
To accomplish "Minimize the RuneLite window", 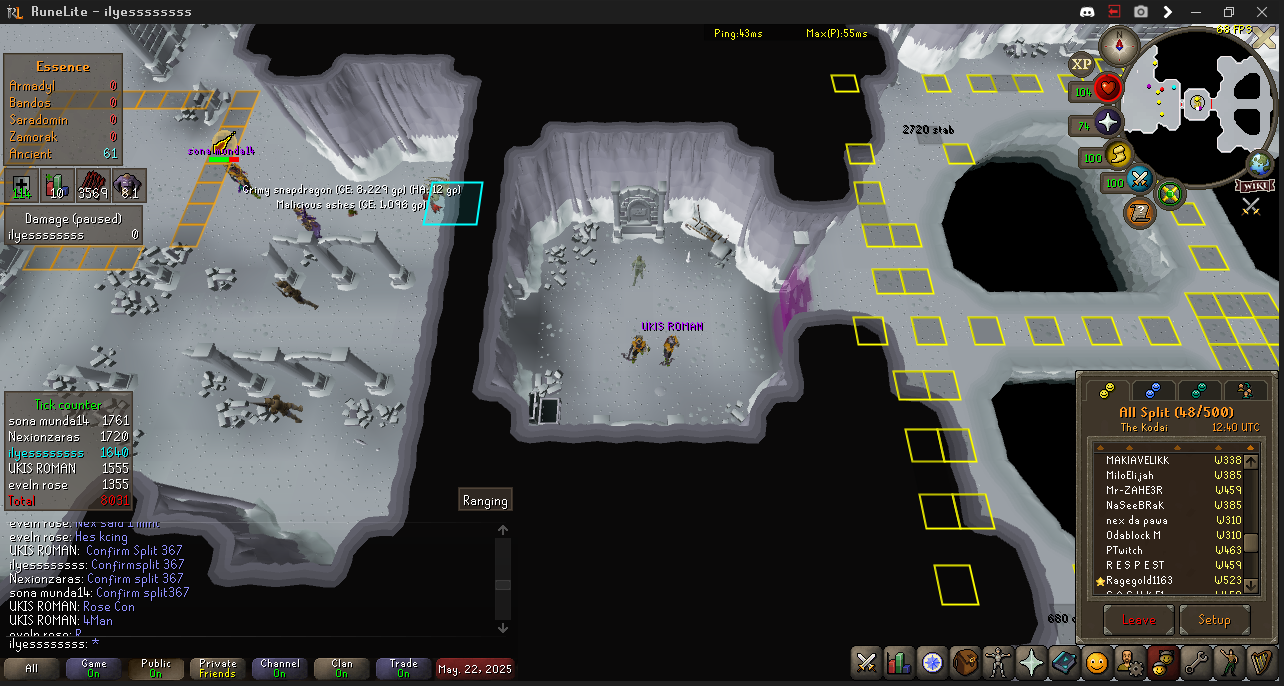I will pyautogui.click(x=1198, y=12).
